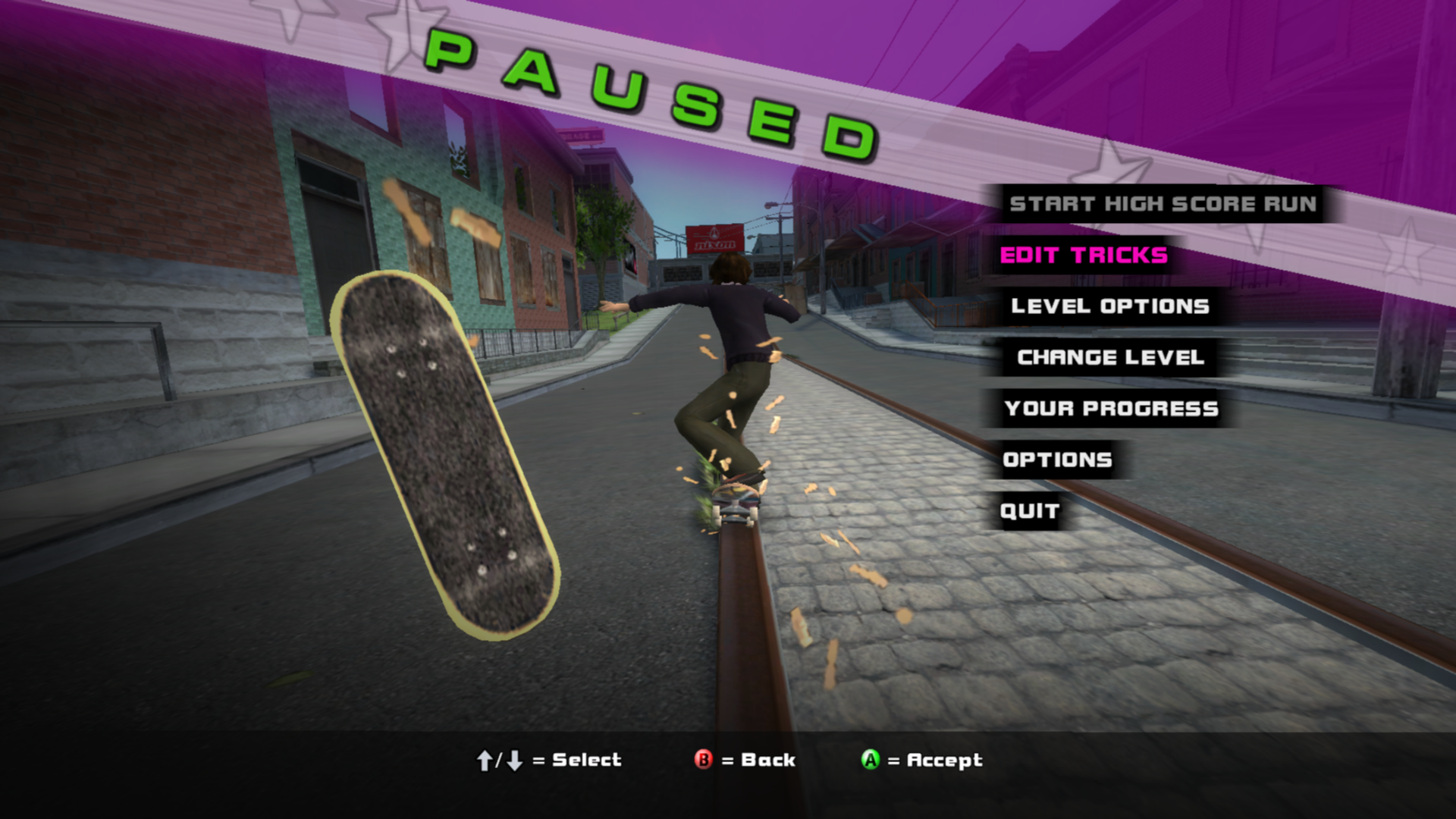
Task: Quit from the pause menu
Action: [x=1029, y=511]
